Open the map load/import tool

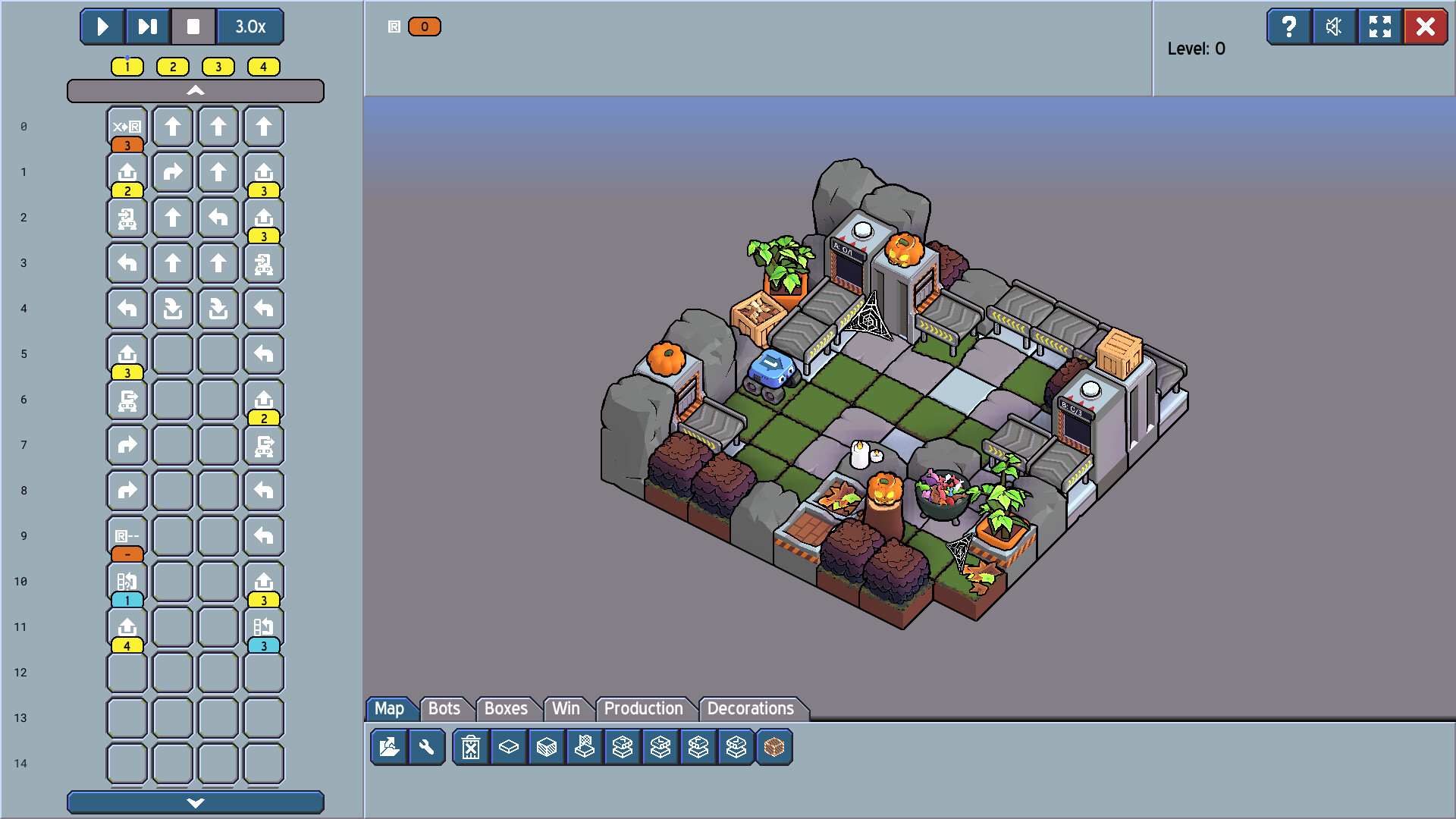[x=389, y=748]
